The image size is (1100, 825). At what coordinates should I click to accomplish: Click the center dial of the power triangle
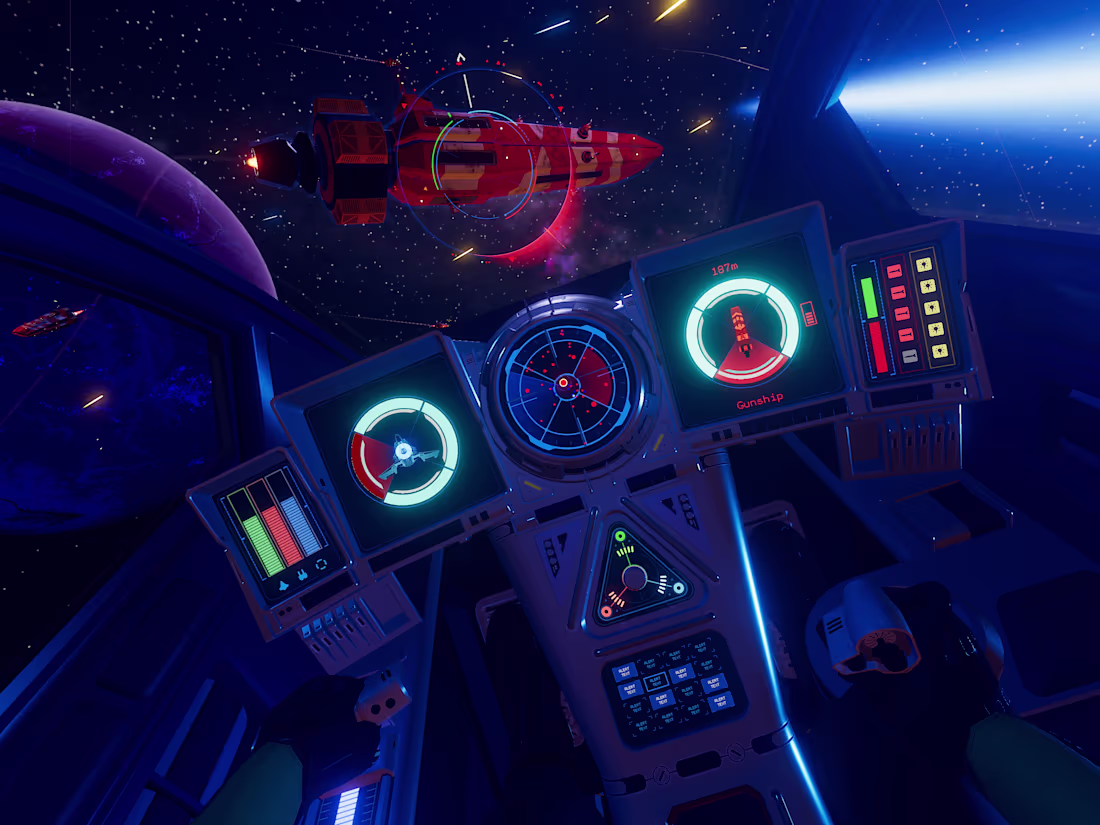(x=634, y=577)
